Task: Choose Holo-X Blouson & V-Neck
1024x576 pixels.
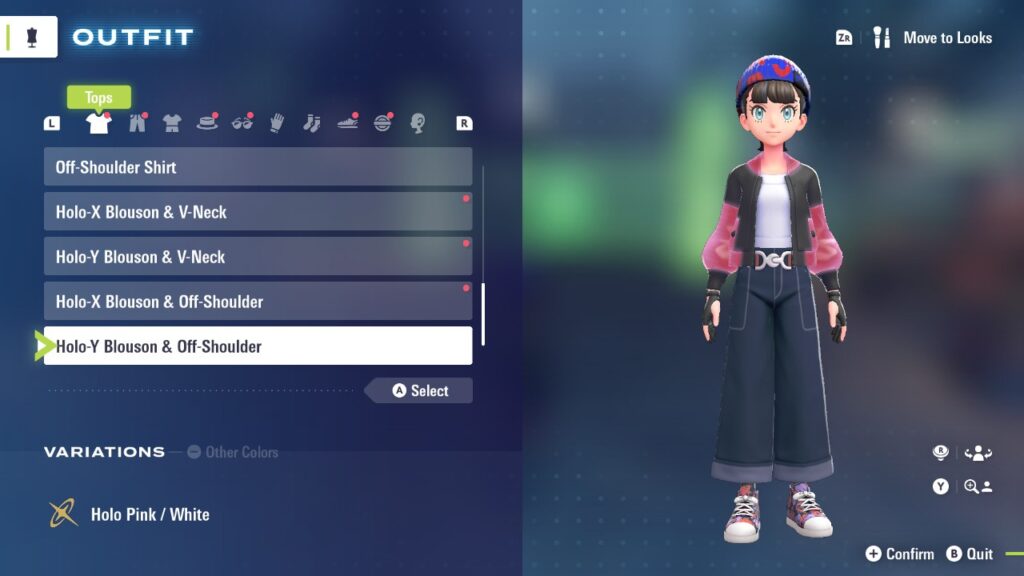Action: pos(257,212)
